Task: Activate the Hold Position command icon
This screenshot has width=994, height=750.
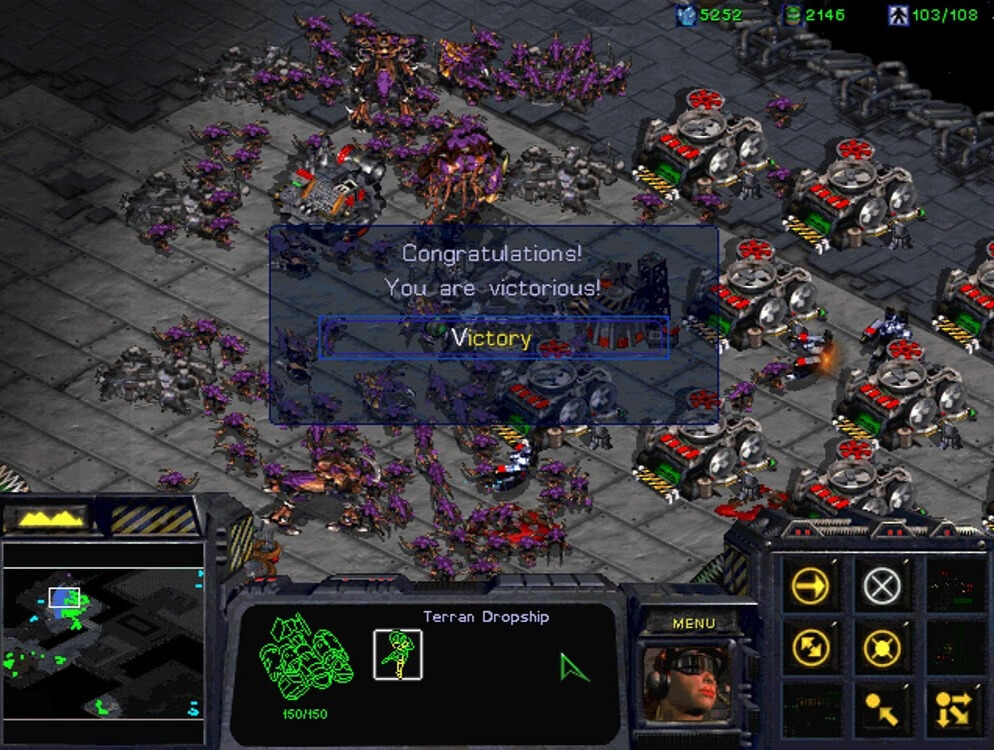Action: coord(881,647)
